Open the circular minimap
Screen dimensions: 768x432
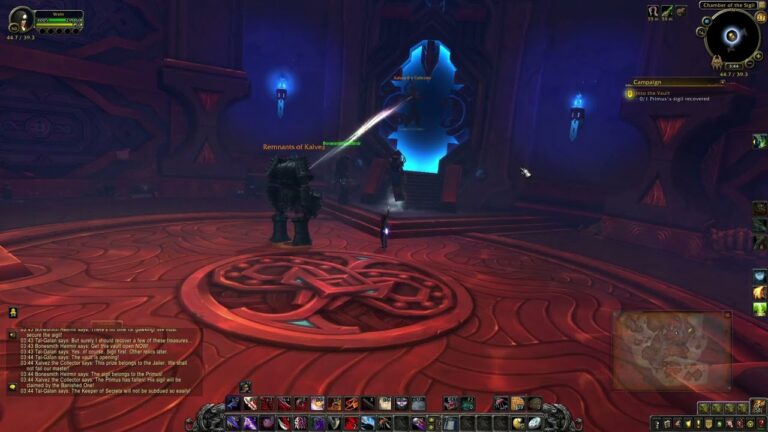731,37
